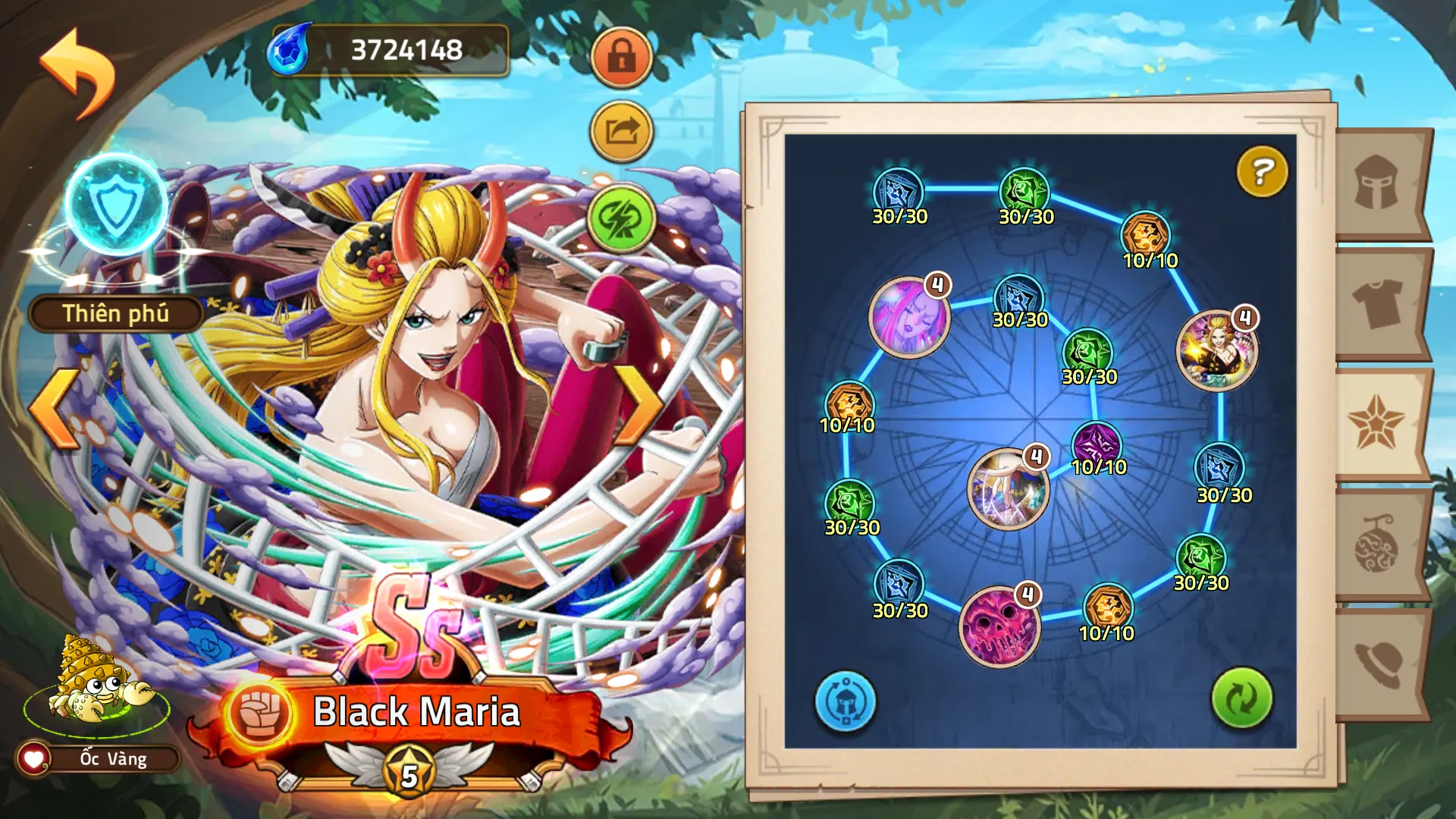
Task: Go back with the orange arrow
Action: (77, 73)
